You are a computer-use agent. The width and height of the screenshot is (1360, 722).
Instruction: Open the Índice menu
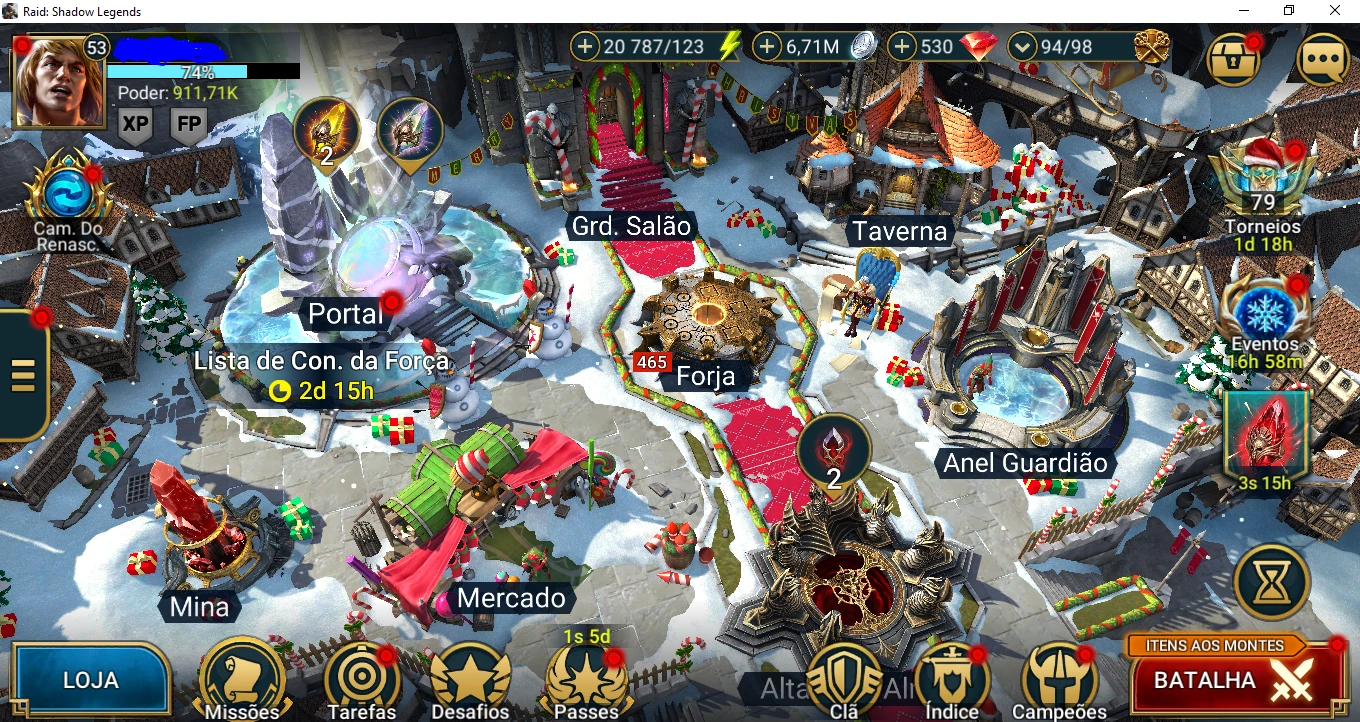pos(951,680)
